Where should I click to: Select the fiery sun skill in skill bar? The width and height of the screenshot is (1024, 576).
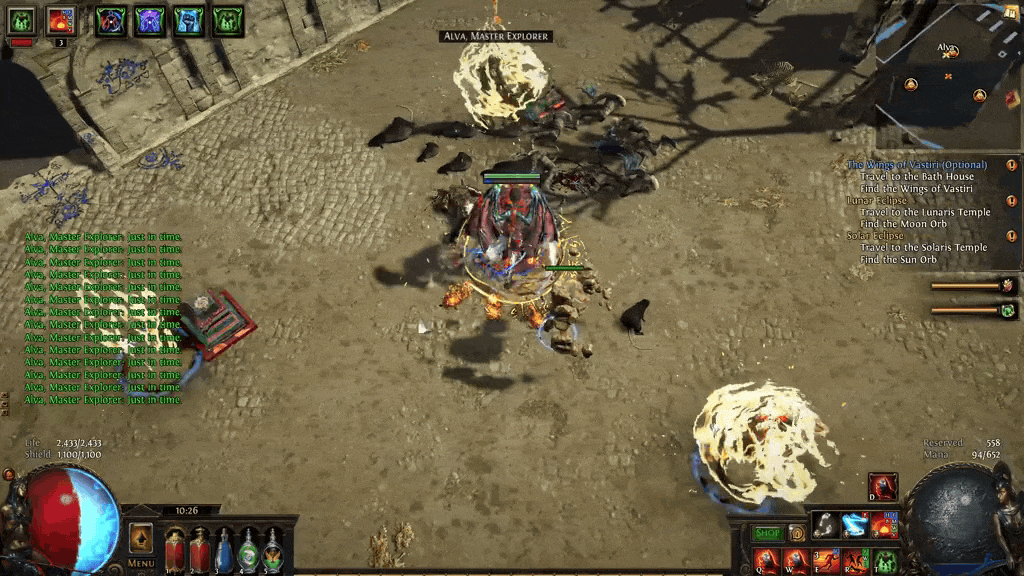point(883,525)
